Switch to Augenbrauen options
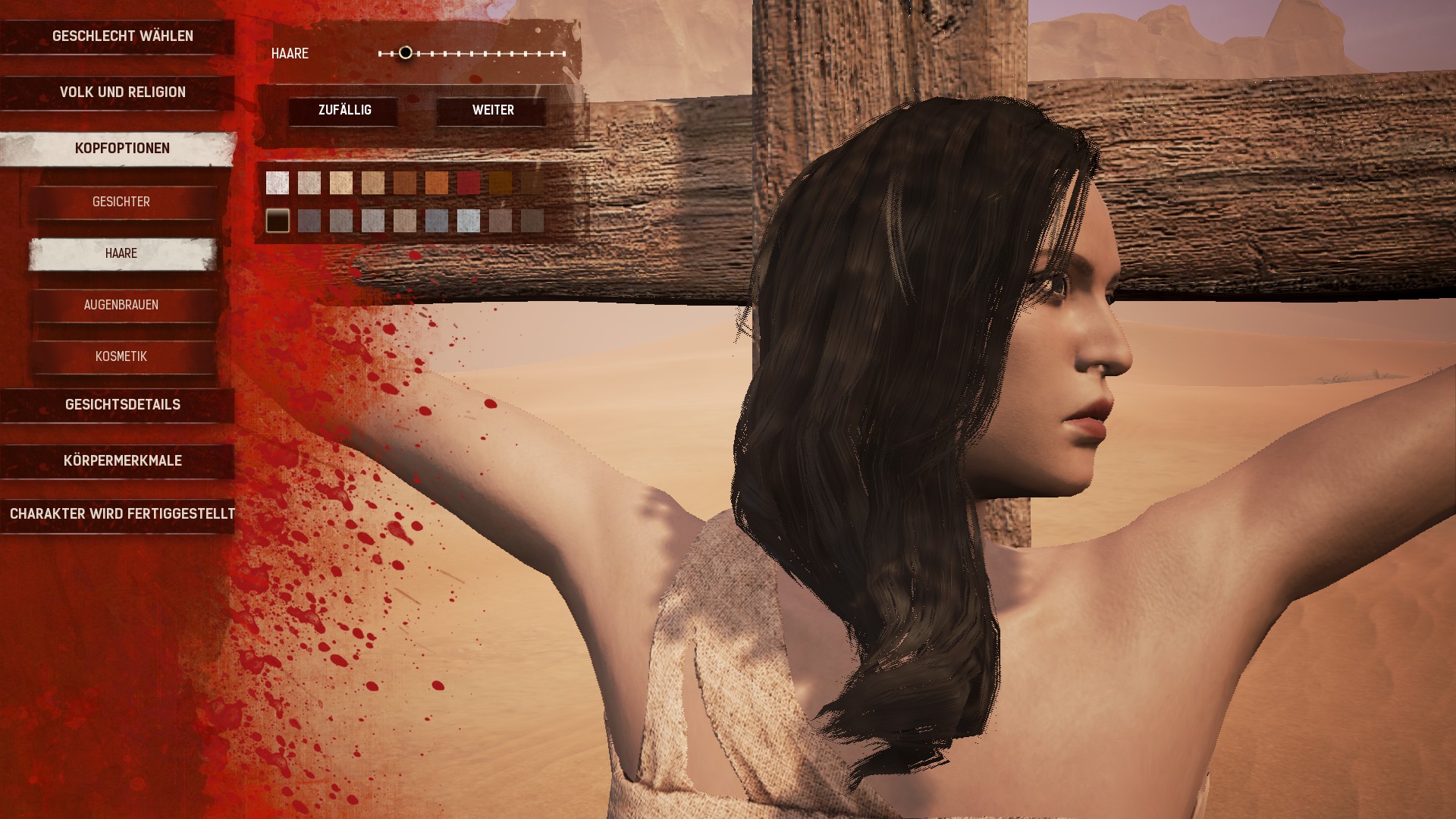This screenshot has height=819, width=1456. click(121, 305)
